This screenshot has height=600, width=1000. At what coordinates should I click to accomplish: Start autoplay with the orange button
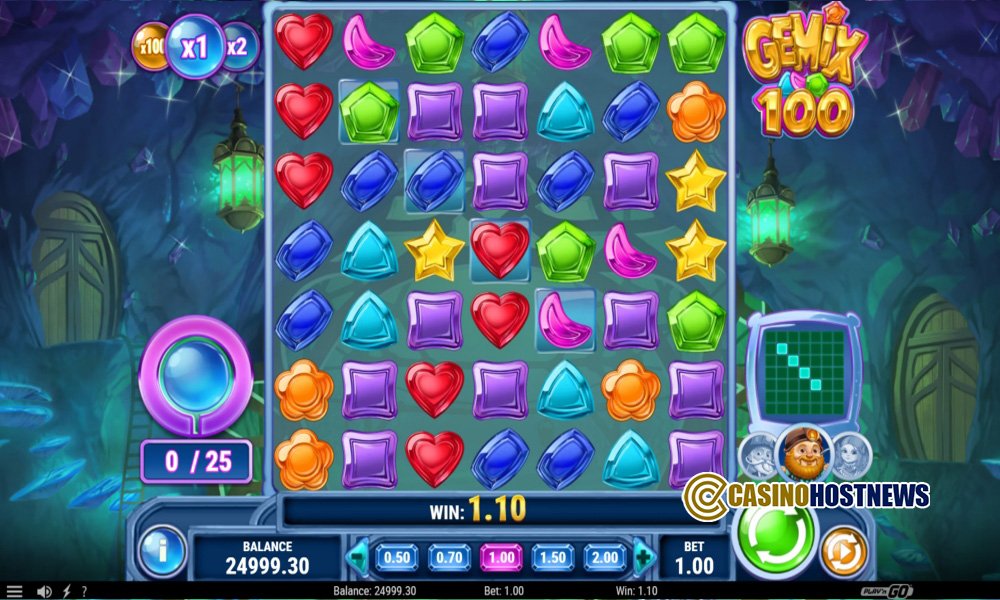click(x=844, y=549)
